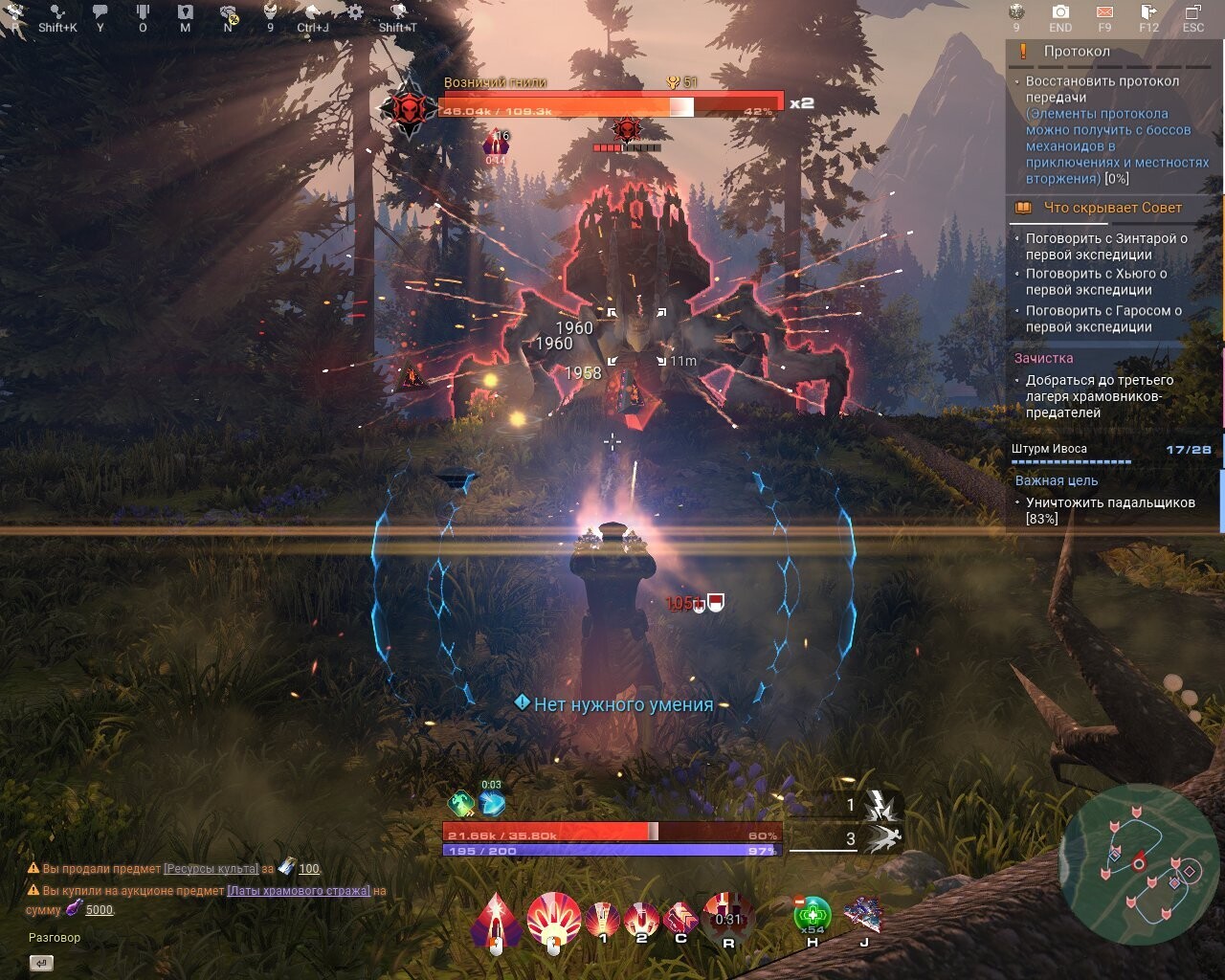The width and height of the screenshot is (1225, 980).
Task: Open the mail envelope icon
Action: tap(1104, 11)
